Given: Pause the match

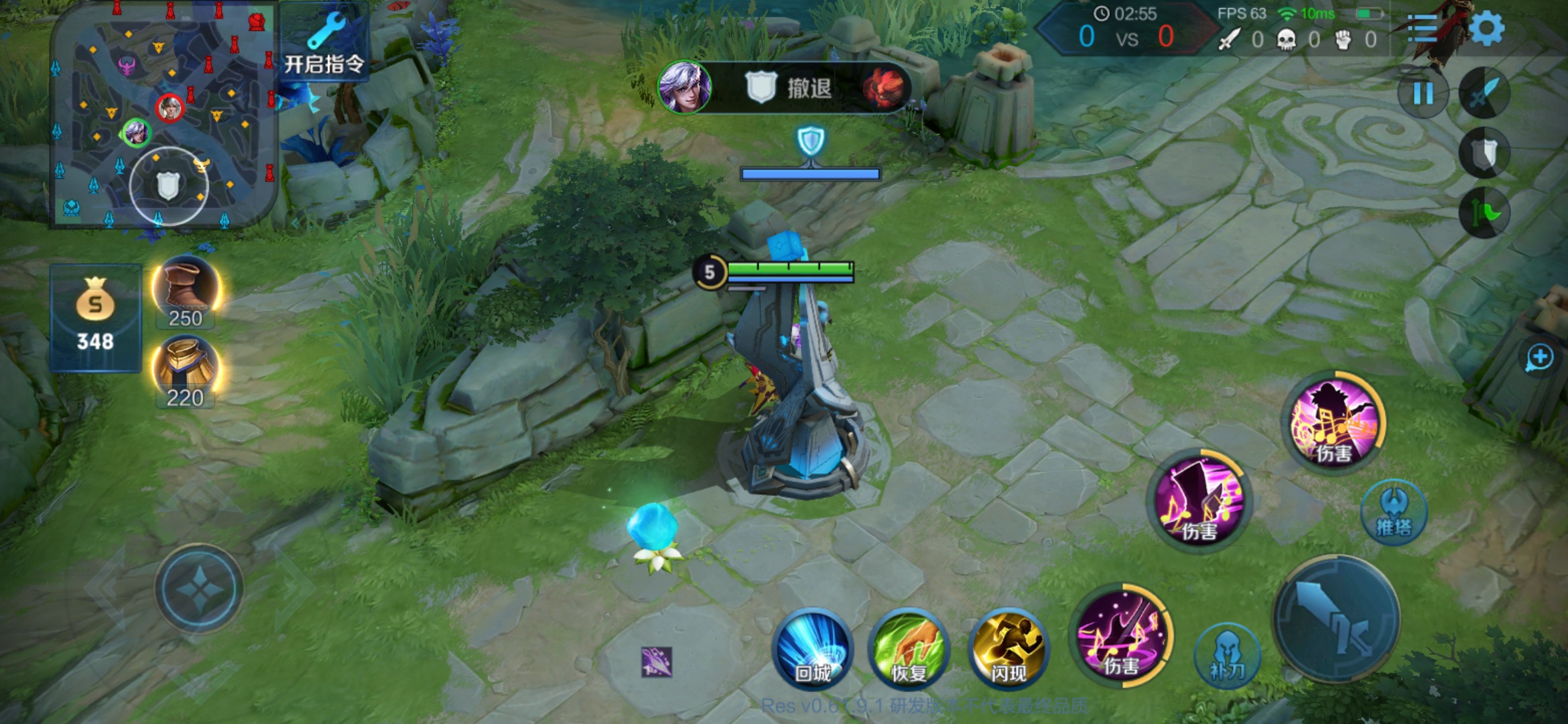Looking at the screenshot, I should 1423,94.
